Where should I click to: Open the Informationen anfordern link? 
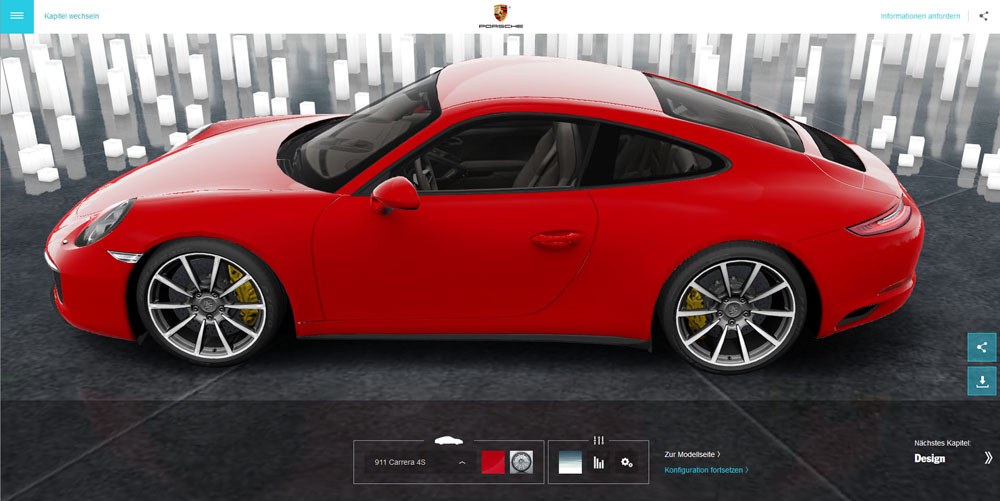[x=920, y=16]
